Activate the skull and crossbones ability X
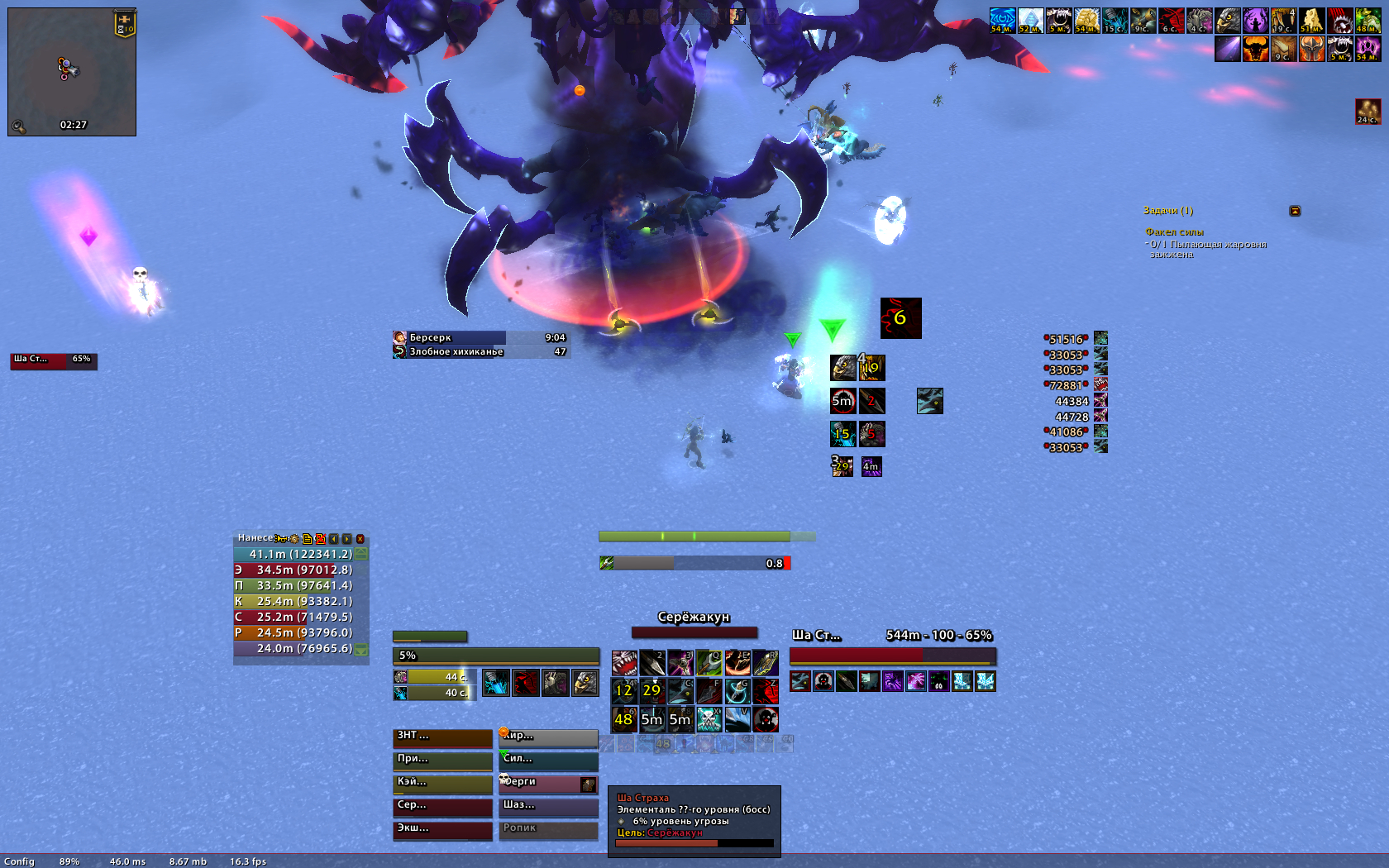The image size is (1389, 868). click(709, 719)
